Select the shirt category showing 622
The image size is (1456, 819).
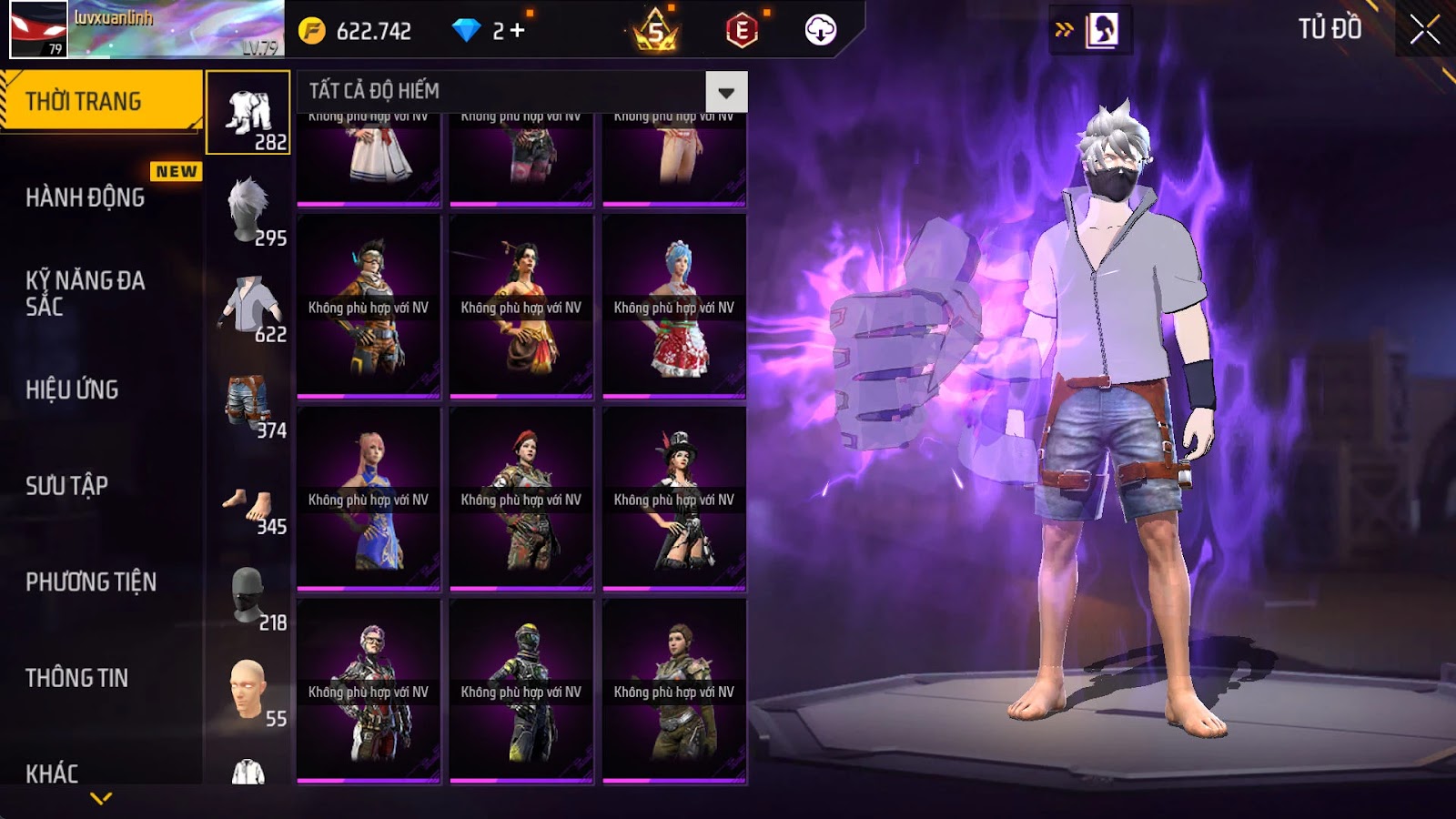(248, 307)
